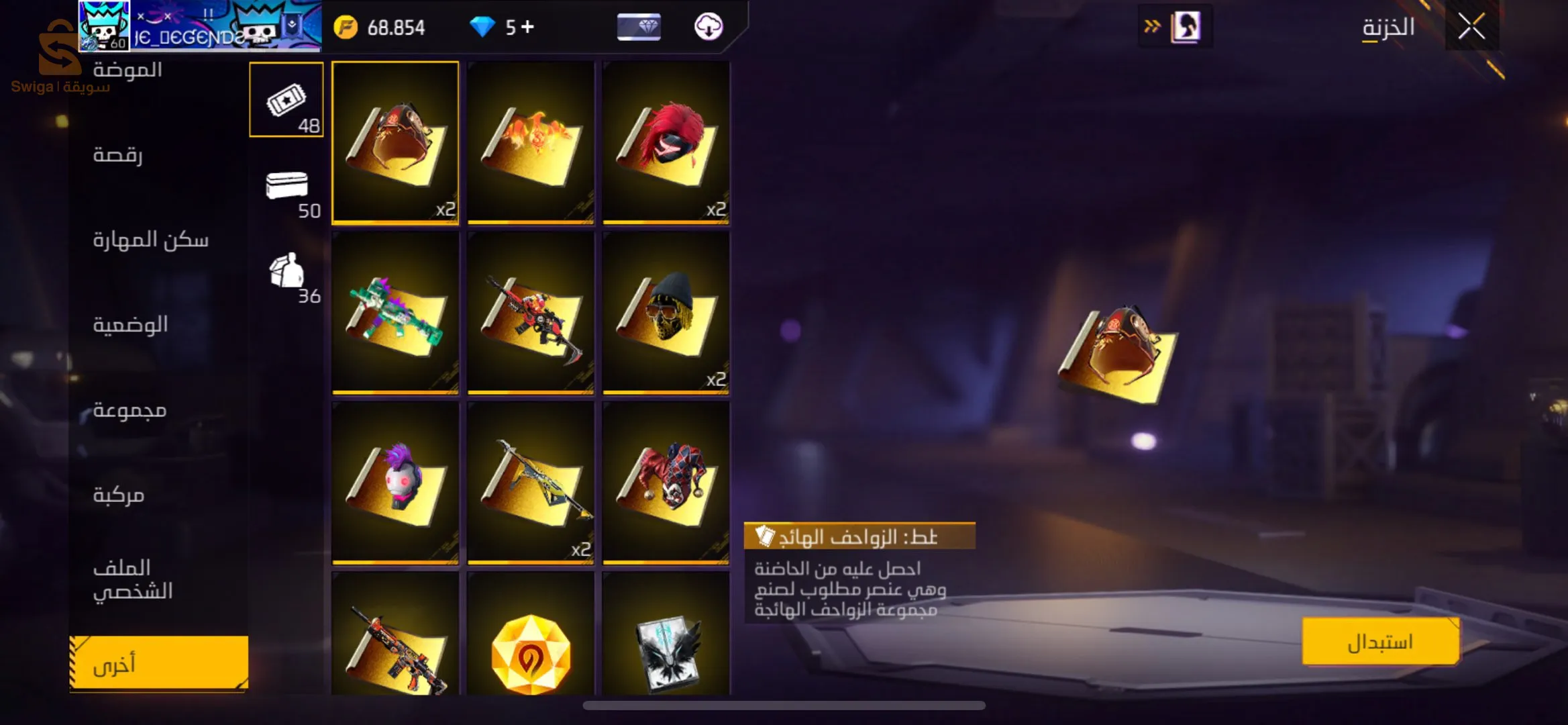Select the سكن المهارة skill skin category

point(150,240)
